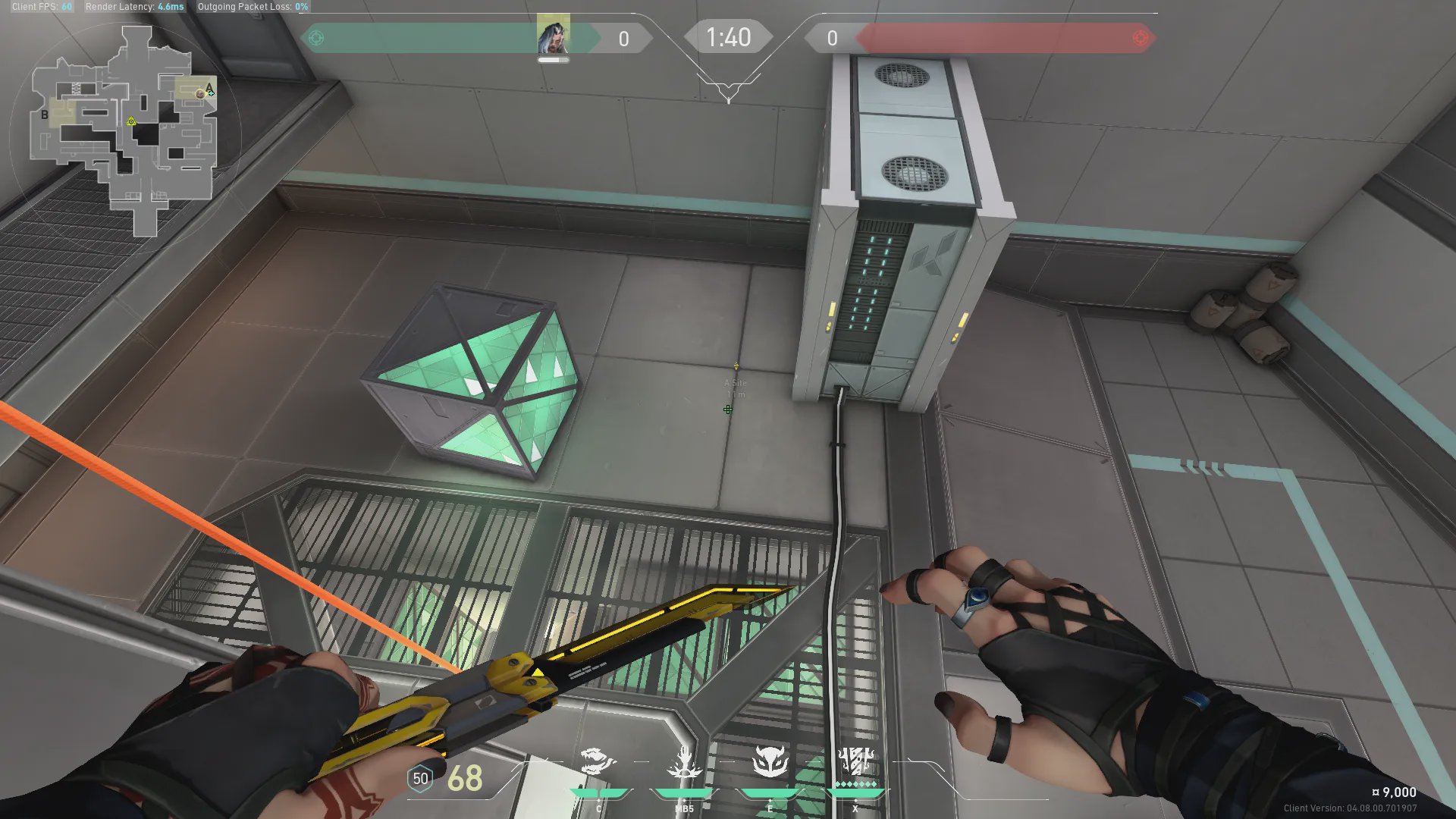Viewport: 1456px width, 819px height.
Task: Click the teal team emblem on scorebar
Action: [x=317, y=38]
